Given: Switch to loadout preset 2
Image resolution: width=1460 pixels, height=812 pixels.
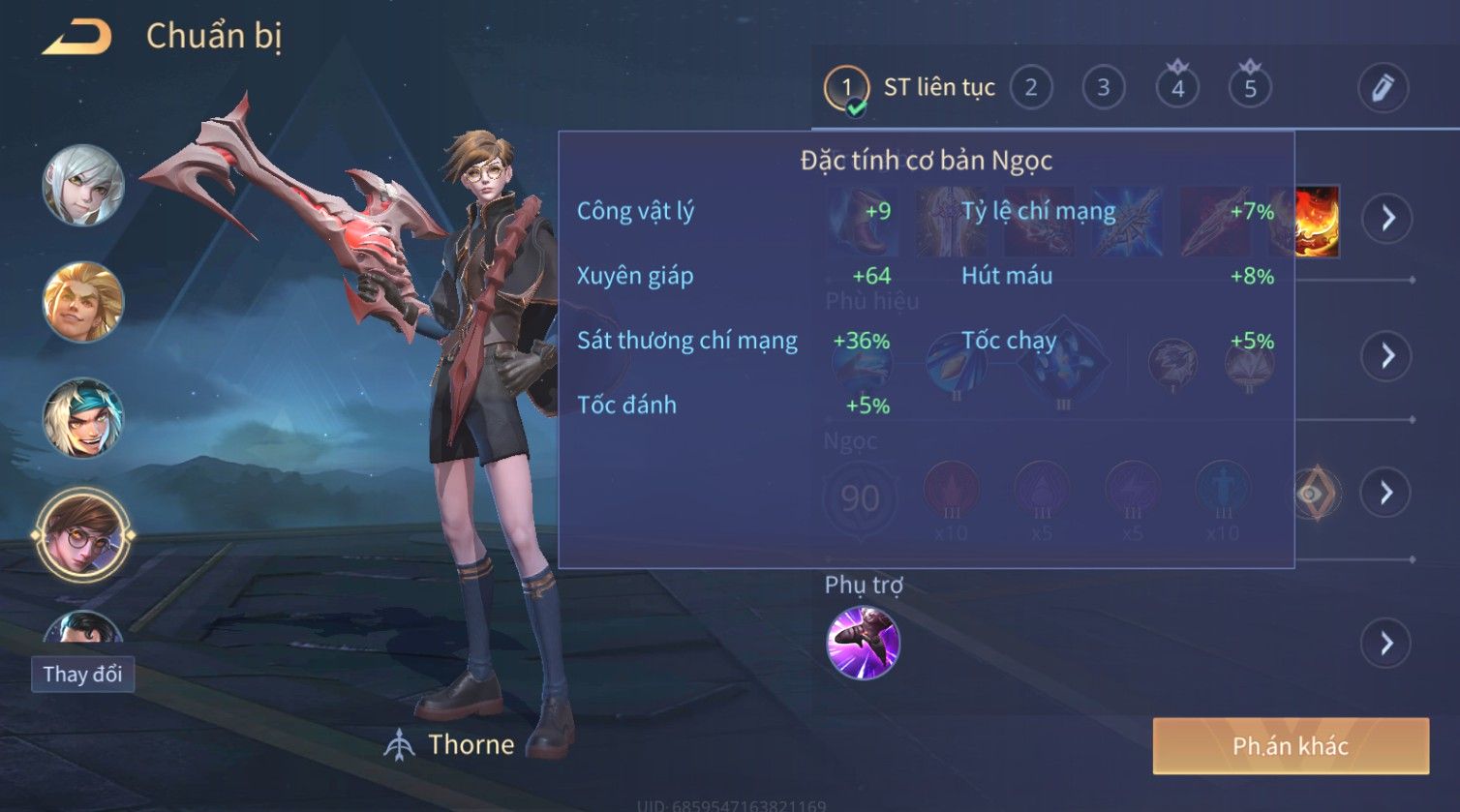Looking at the screenshot, I should click(x=1031, y=88).
